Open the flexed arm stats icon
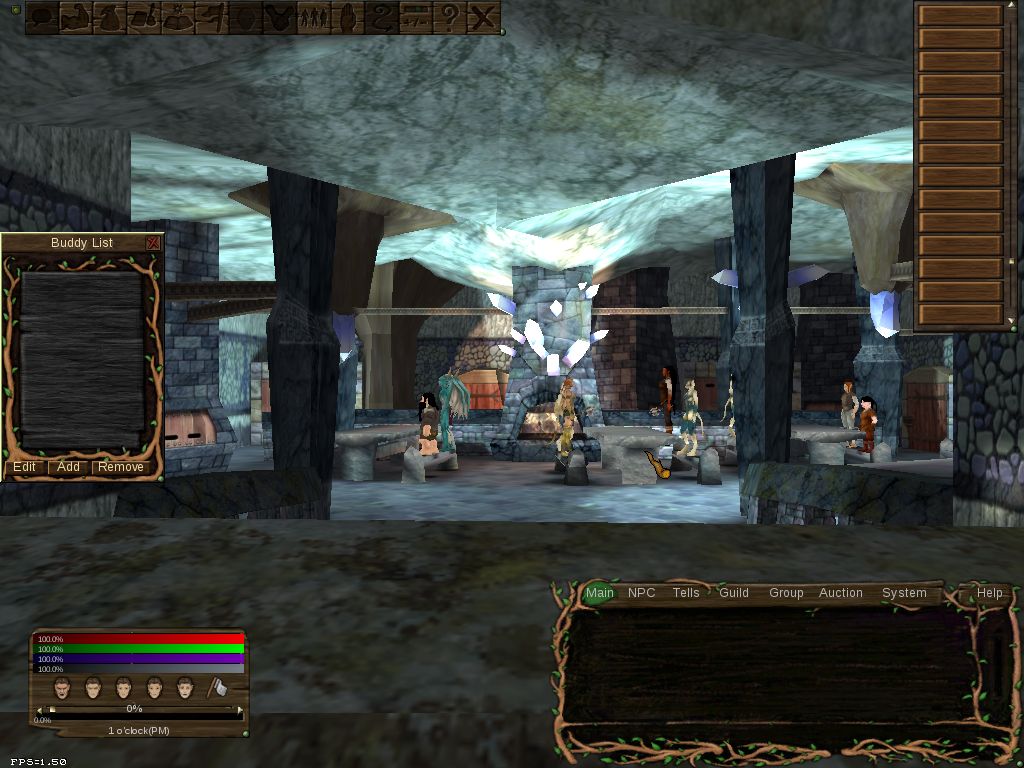The height and width of the screenshot is (768, 1024). [77, 17]
